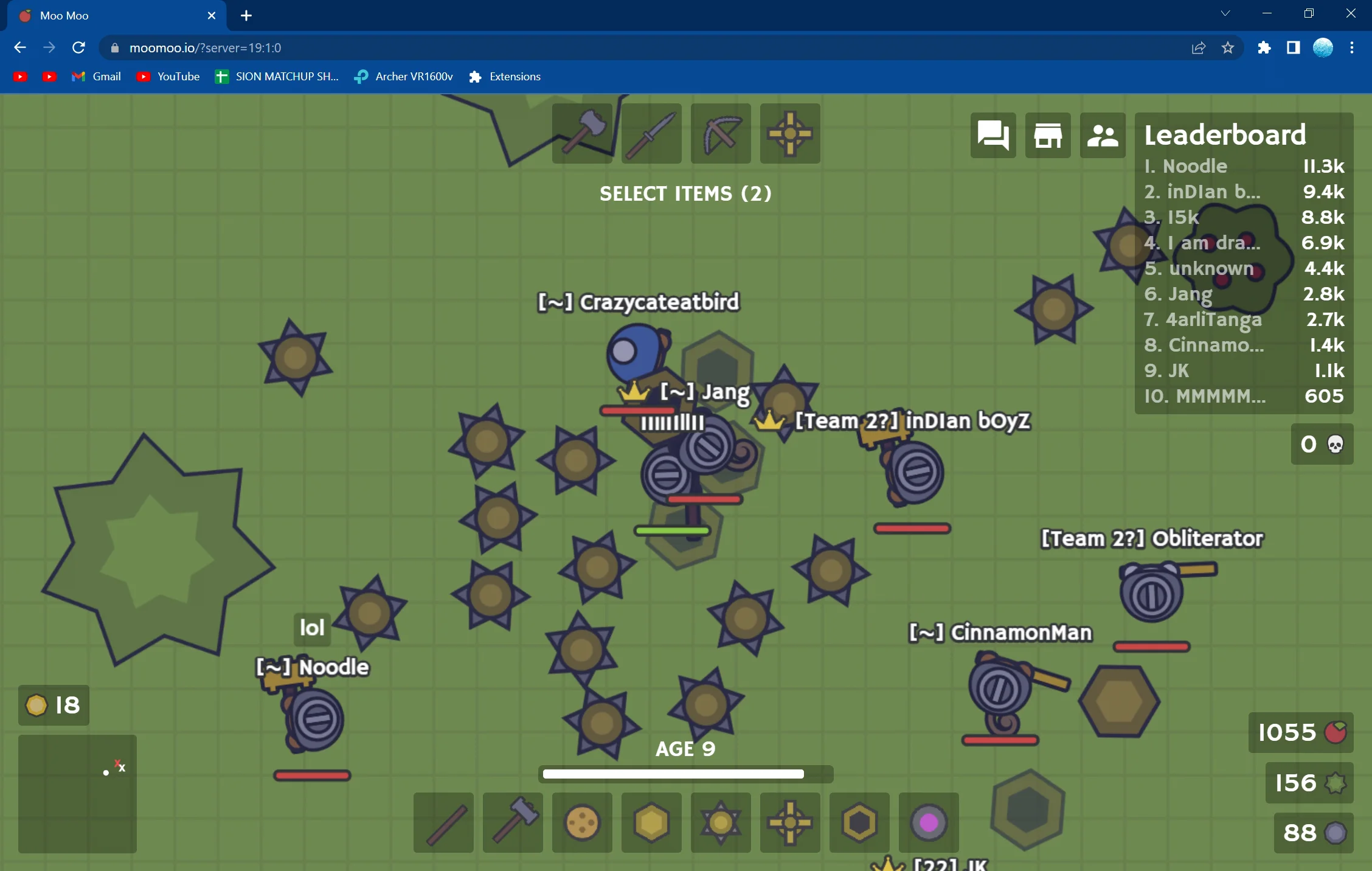This screenshot has width=1372, height=871.
Task: Equip the wooden stick in the hotbar
Action: coord(443,822)
